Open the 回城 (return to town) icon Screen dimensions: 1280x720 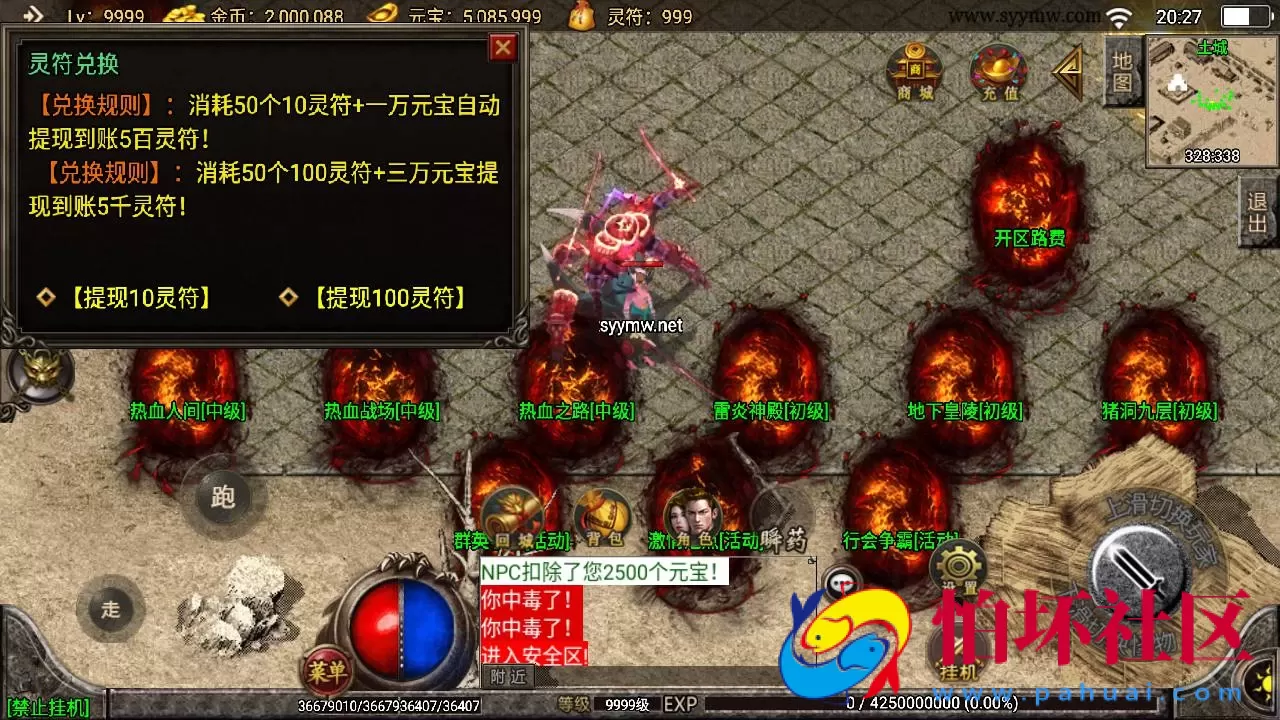coord(514,512)
